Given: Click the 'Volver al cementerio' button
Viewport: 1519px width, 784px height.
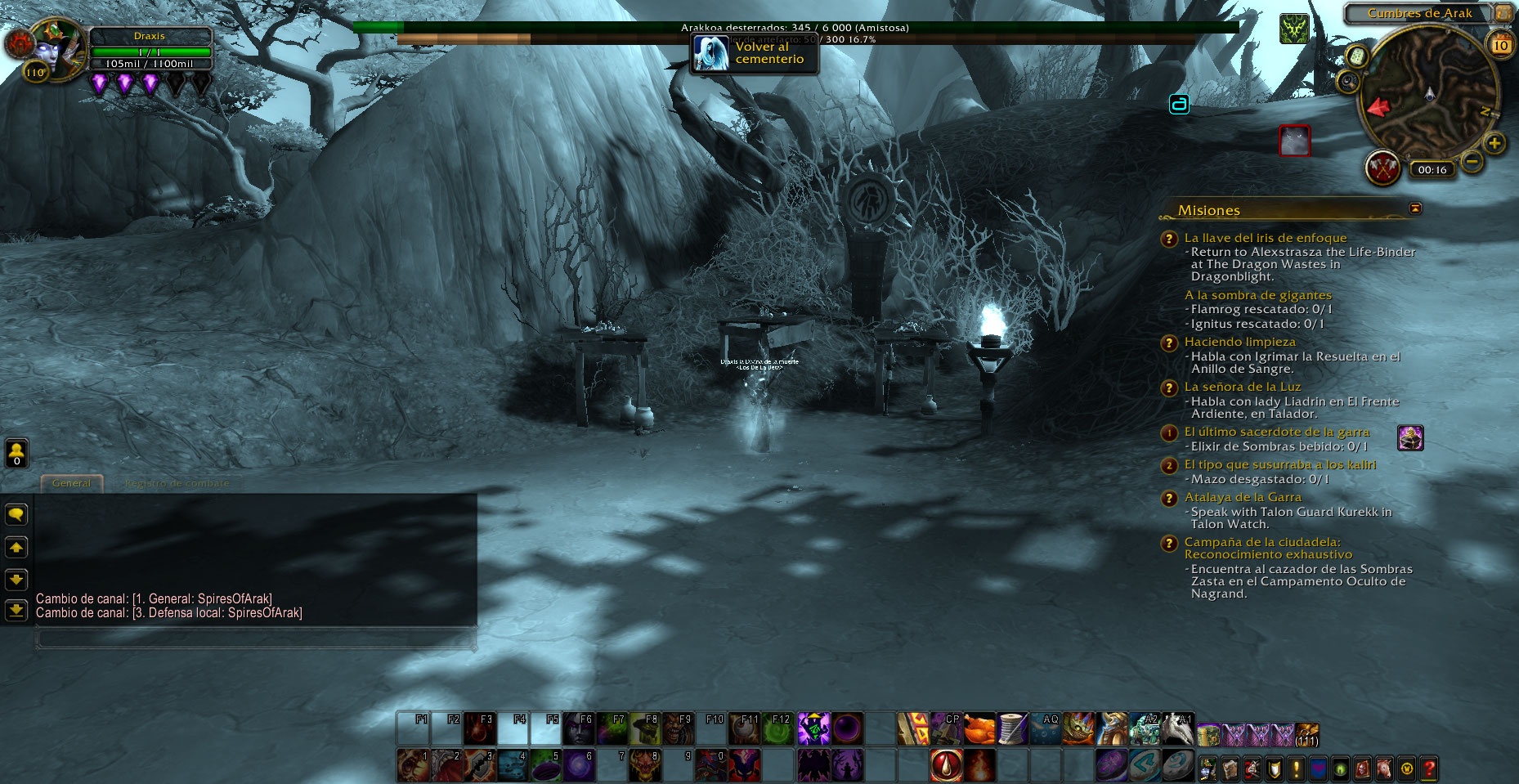Looking at the screenshot, I should click(x=754, y=54).
